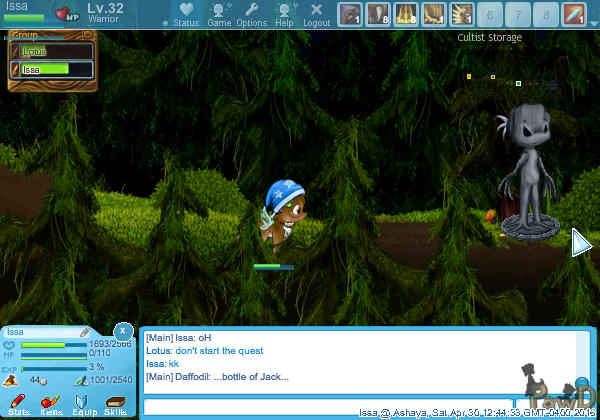The width and height of the screenshot is (600, 420).
Task: Click the right arrow at the screen edge
Action: click(581, 243)
